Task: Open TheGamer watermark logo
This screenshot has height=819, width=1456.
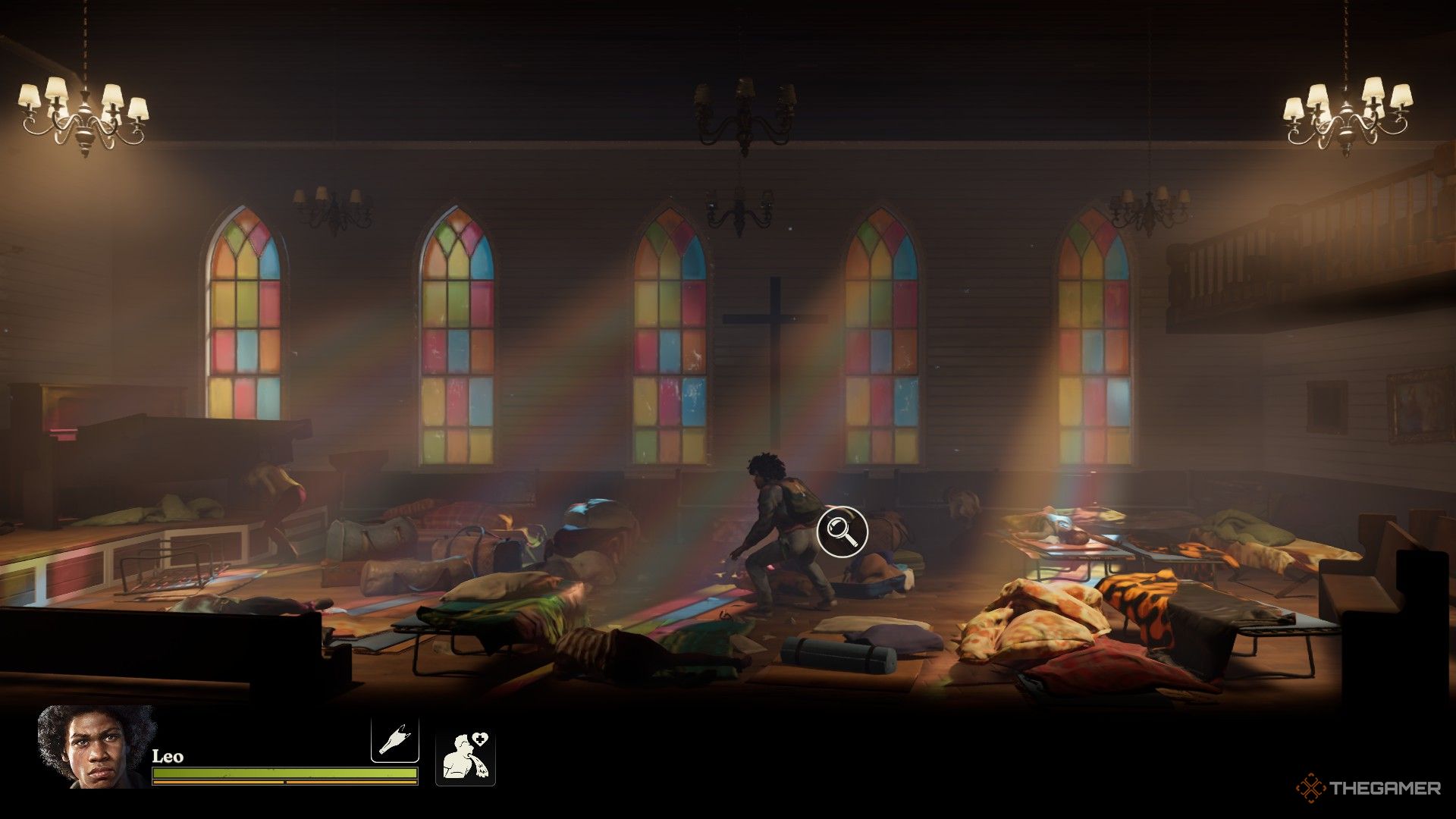Action: pos(1368,788)
